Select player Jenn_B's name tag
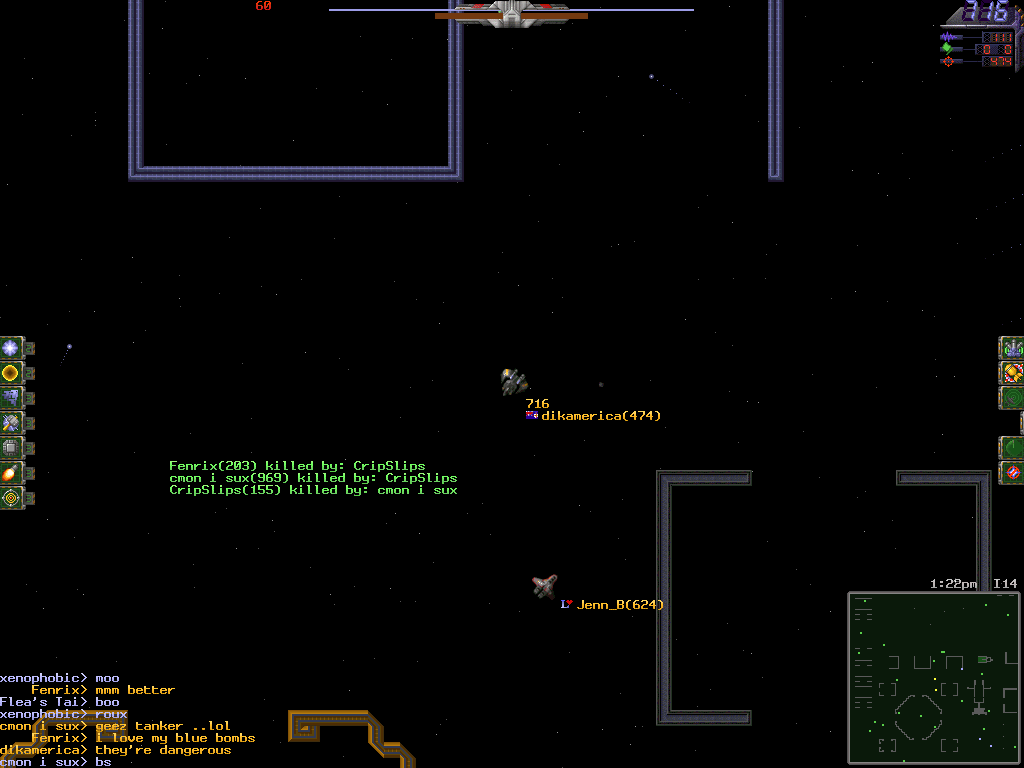 (x=619, y=605)
